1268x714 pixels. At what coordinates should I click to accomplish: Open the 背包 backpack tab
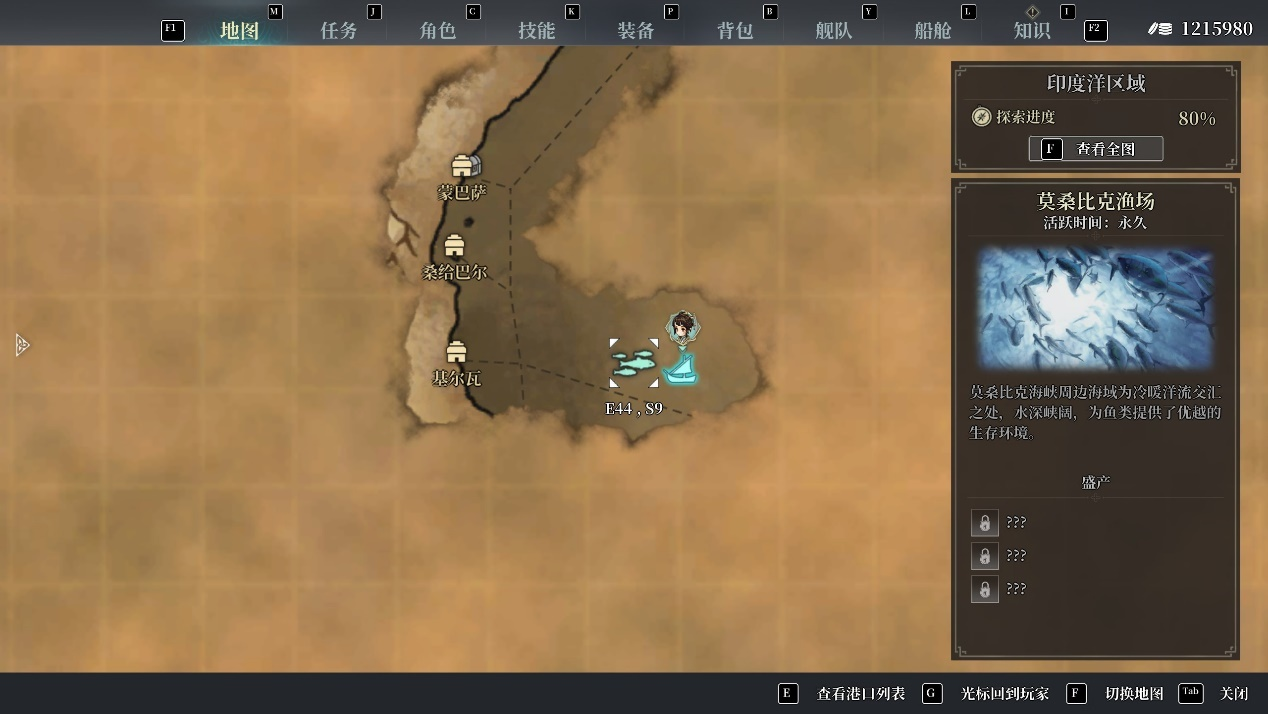pos(734,30)
